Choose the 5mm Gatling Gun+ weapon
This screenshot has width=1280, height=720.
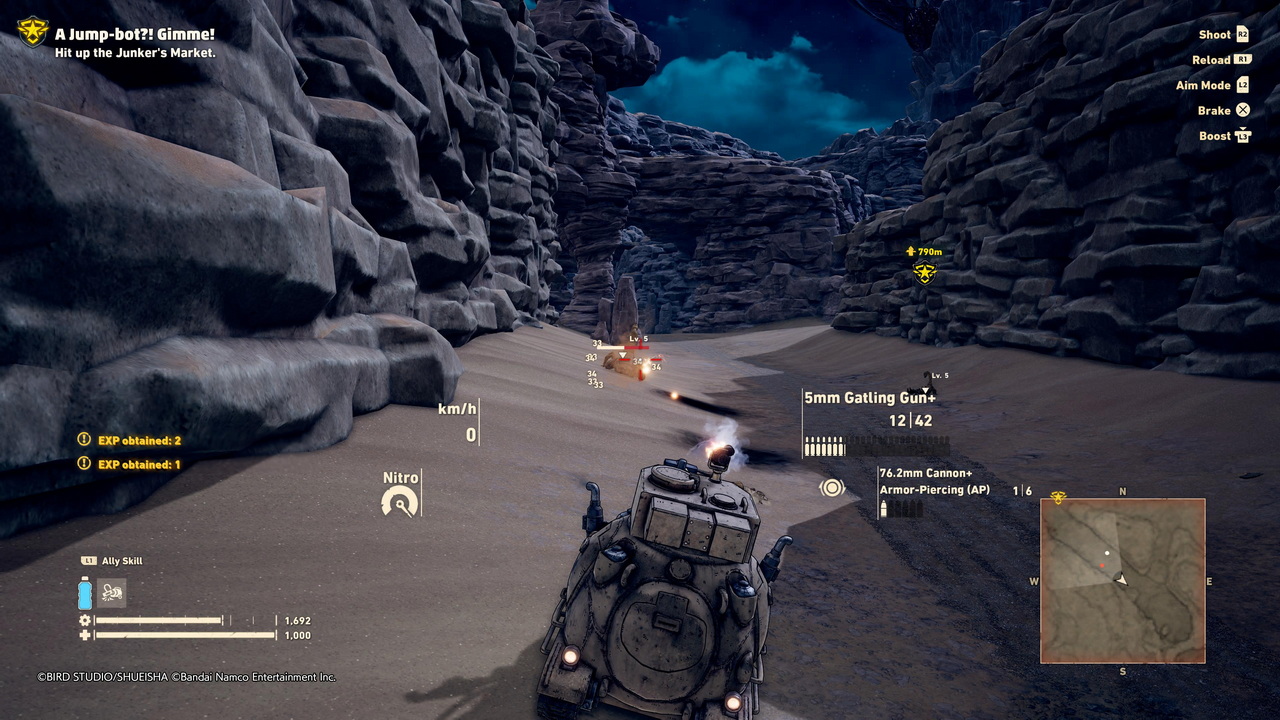(869, 398)
